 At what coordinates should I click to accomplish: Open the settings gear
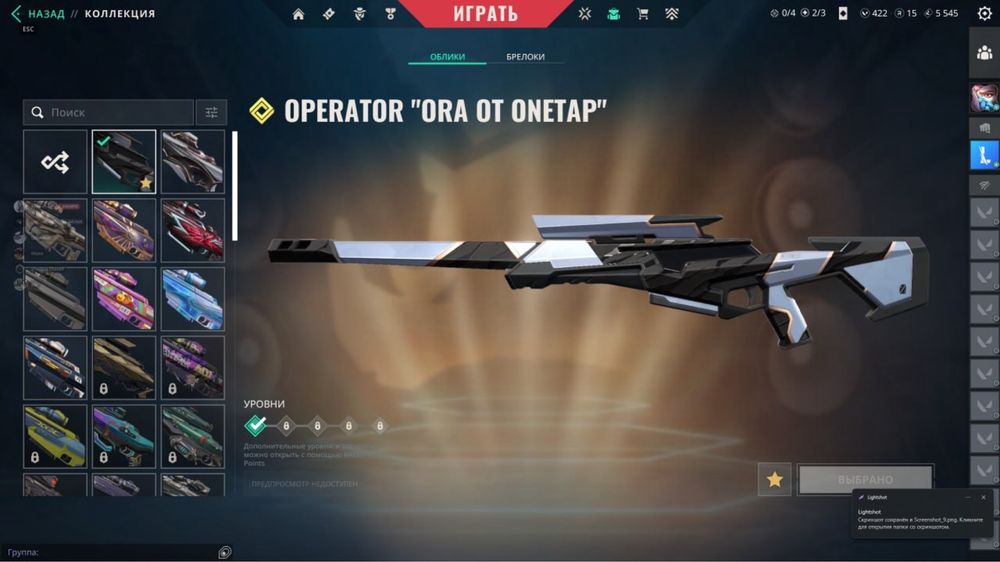coord(984,14)
